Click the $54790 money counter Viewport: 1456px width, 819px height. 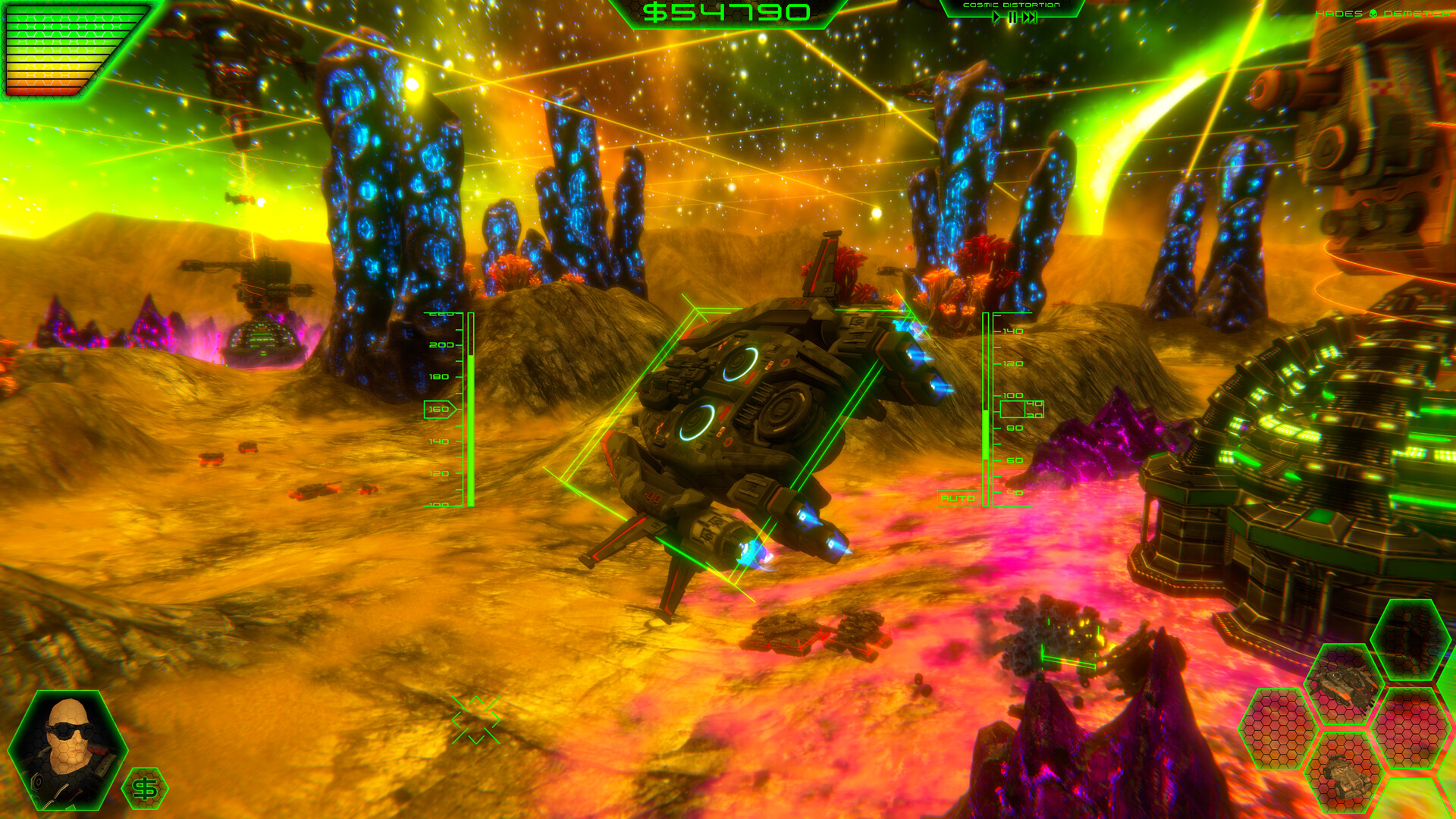726,13
